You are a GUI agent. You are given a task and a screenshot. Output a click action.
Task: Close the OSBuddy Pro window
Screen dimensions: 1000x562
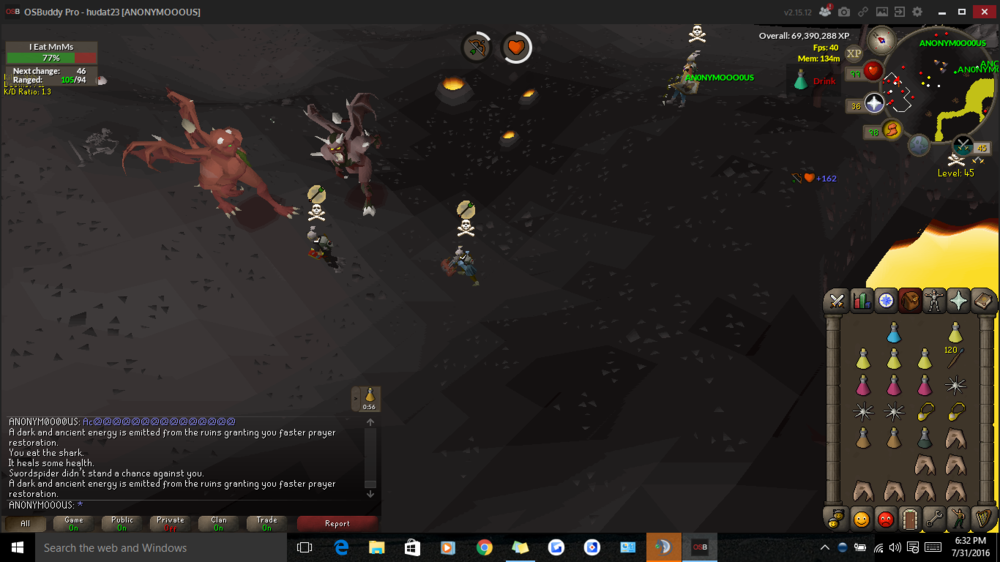[x=984, y=12]
